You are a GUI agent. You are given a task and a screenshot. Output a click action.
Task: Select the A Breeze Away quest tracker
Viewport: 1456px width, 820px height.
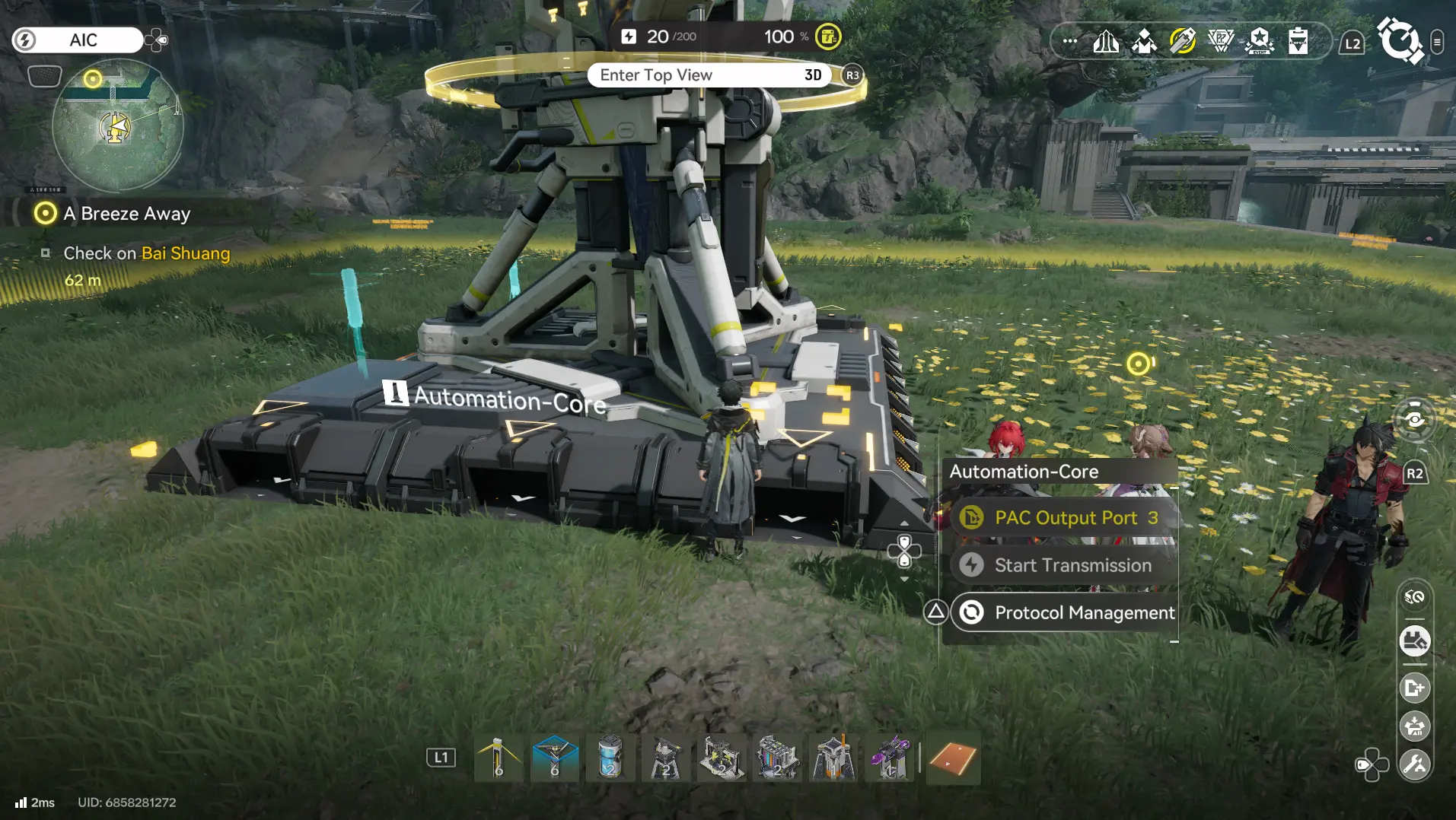(126, 214)
